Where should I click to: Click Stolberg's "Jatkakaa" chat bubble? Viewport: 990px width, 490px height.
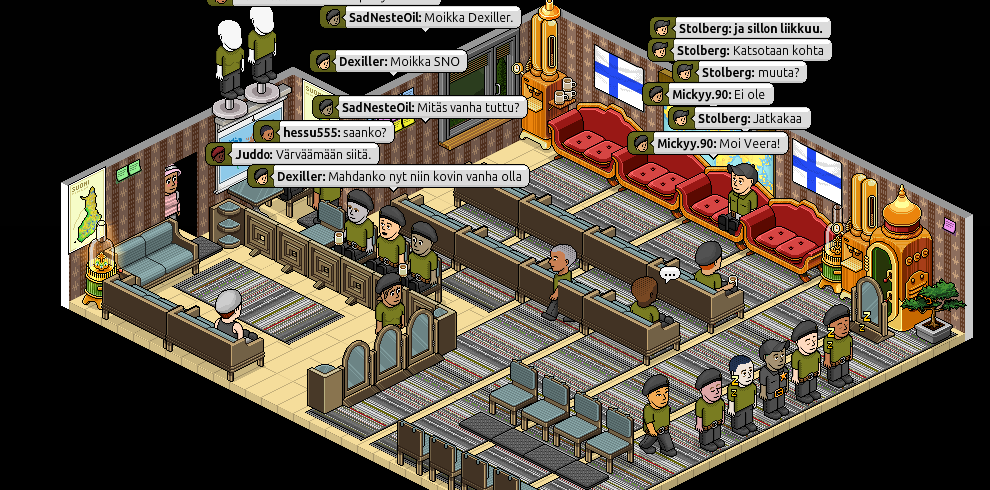point(738,118)
